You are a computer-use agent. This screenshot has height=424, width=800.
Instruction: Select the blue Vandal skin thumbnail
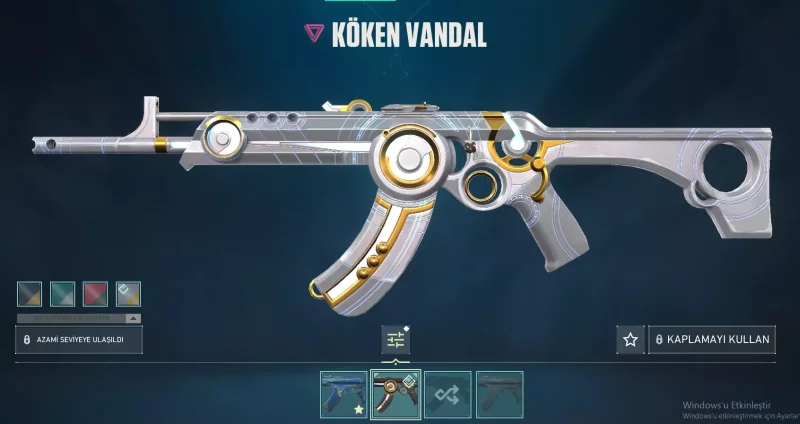343,393
